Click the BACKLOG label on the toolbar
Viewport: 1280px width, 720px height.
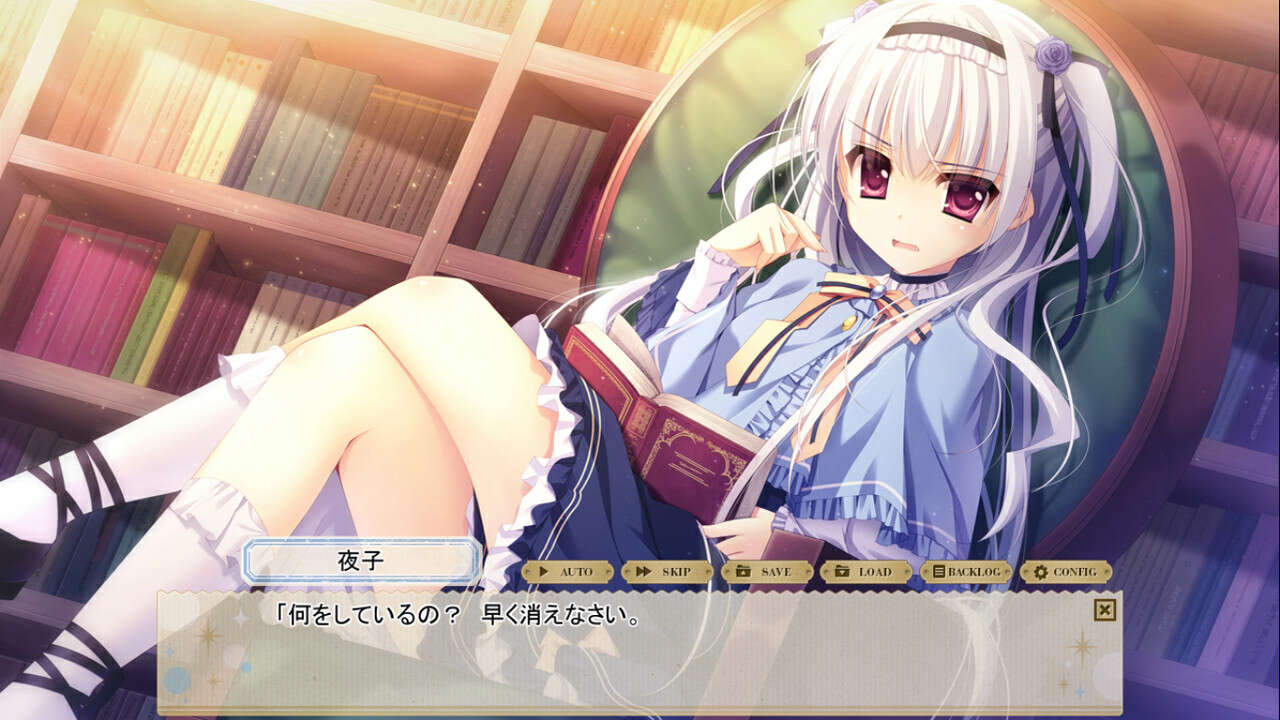pos(973,571)
